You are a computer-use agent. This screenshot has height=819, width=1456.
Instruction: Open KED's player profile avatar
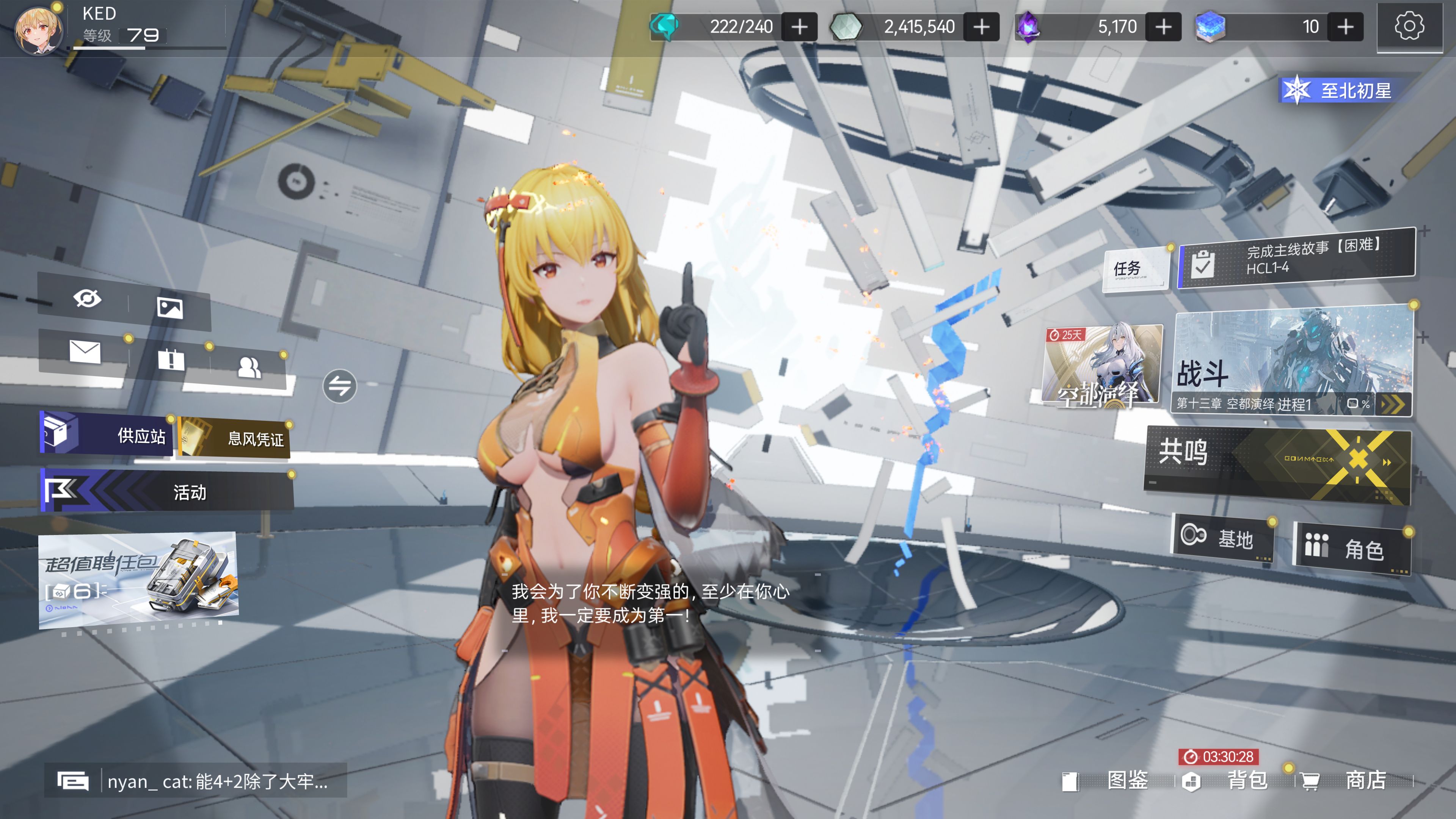coord(38,30)
